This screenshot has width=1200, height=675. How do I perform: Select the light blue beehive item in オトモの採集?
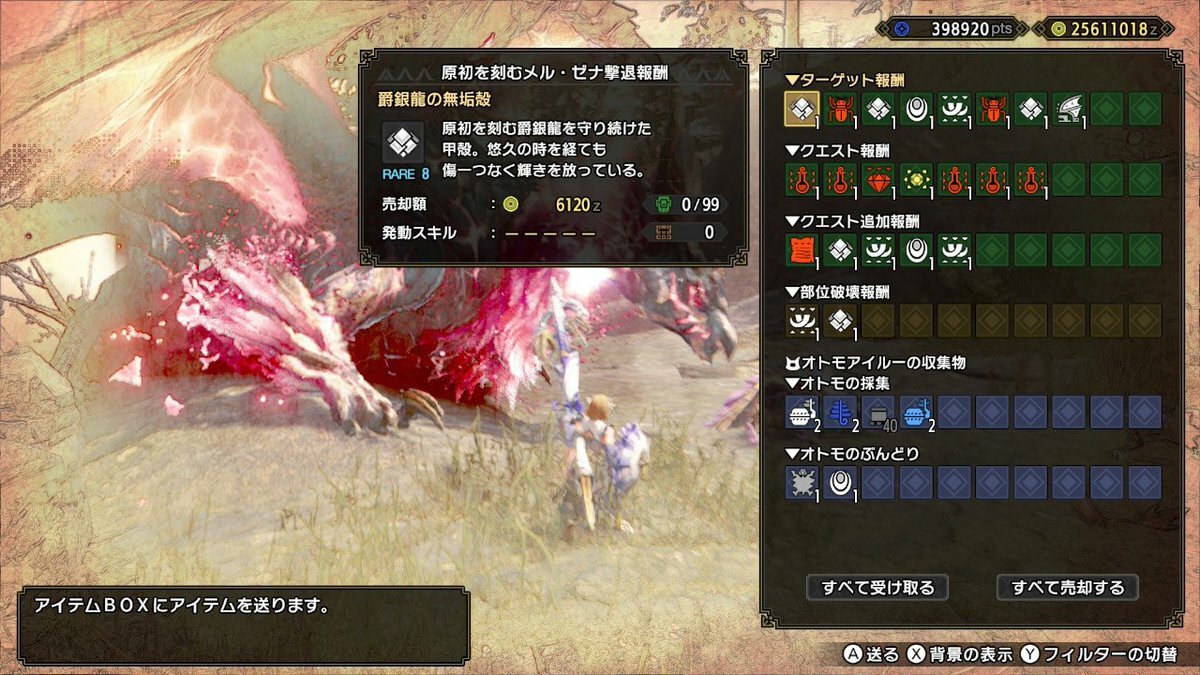coord(916,411)
